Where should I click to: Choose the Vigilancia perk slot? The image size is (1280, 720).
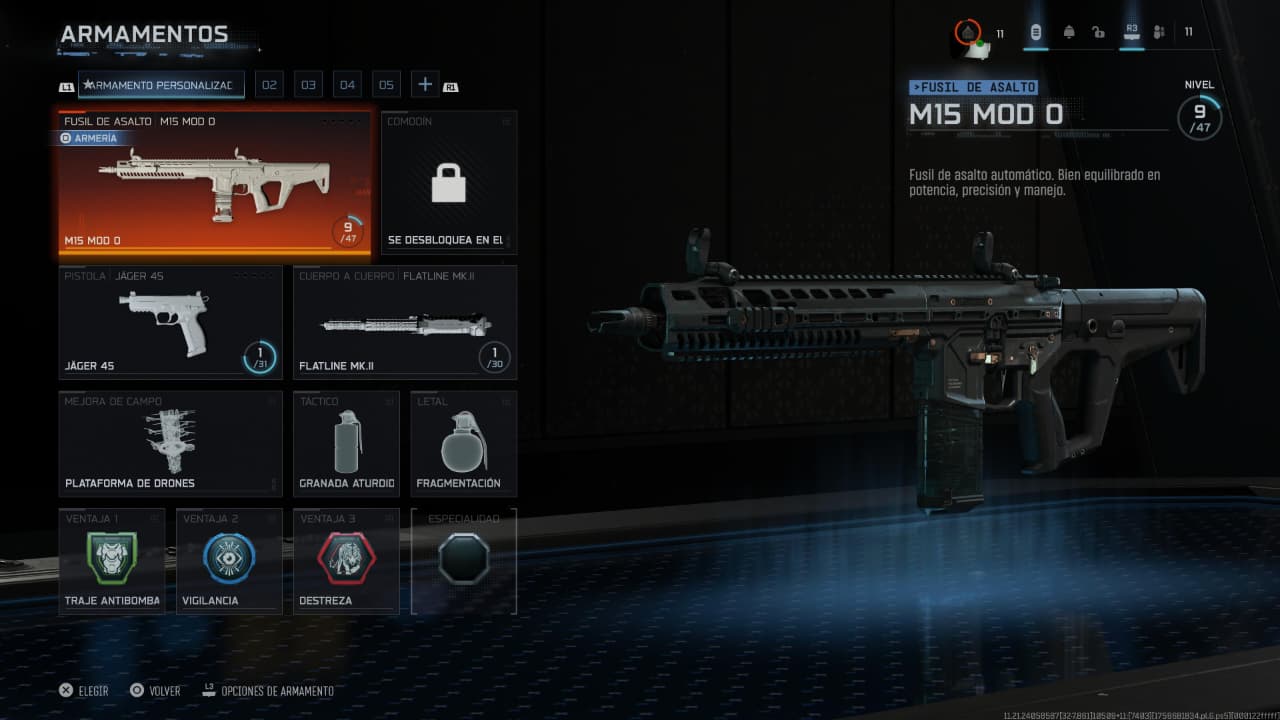[229, 560]
